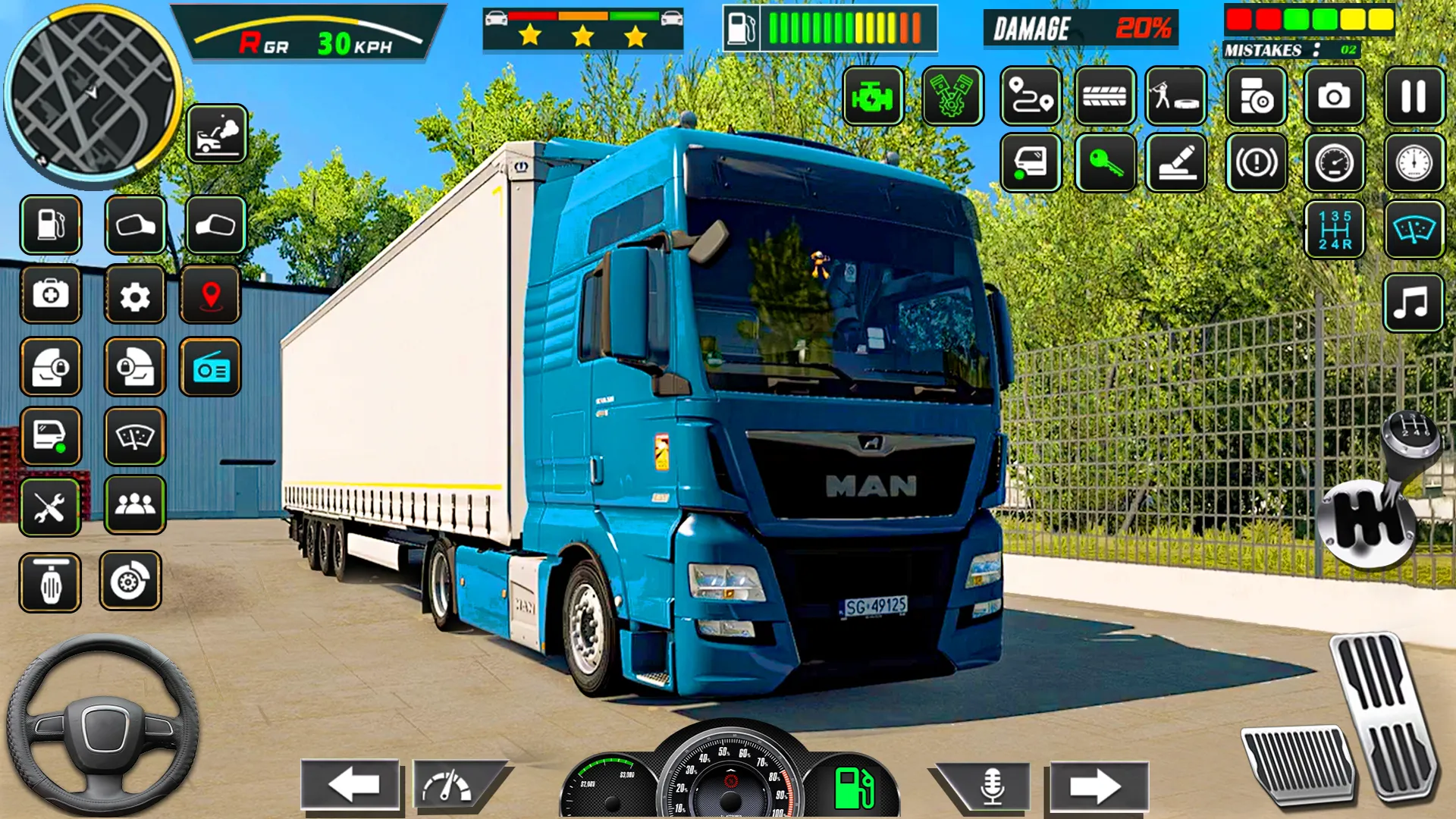
Task: Open the first aid kit
Action: [50, 296]
